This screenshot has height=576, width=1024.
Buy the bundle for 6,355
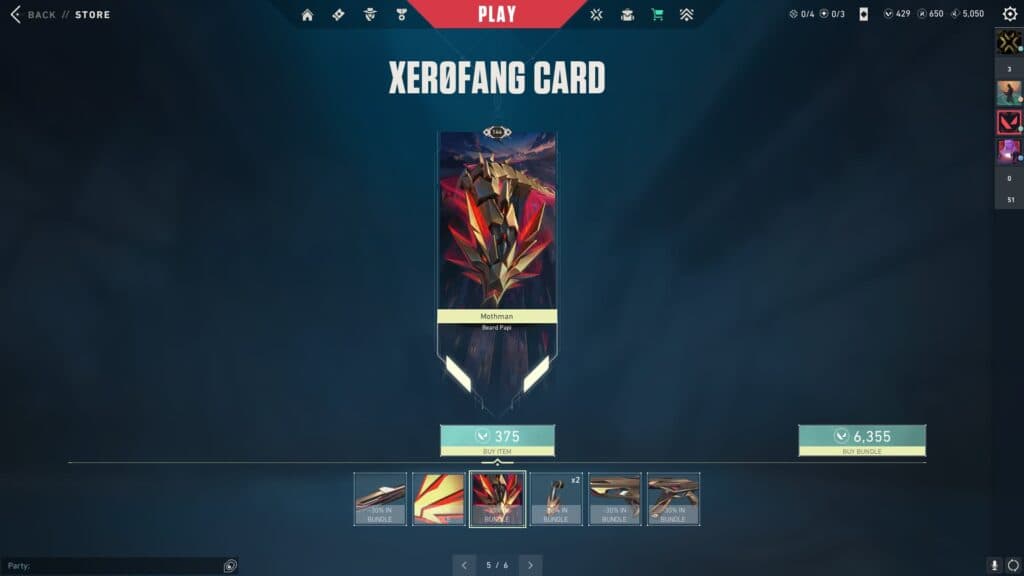[861, 437]
